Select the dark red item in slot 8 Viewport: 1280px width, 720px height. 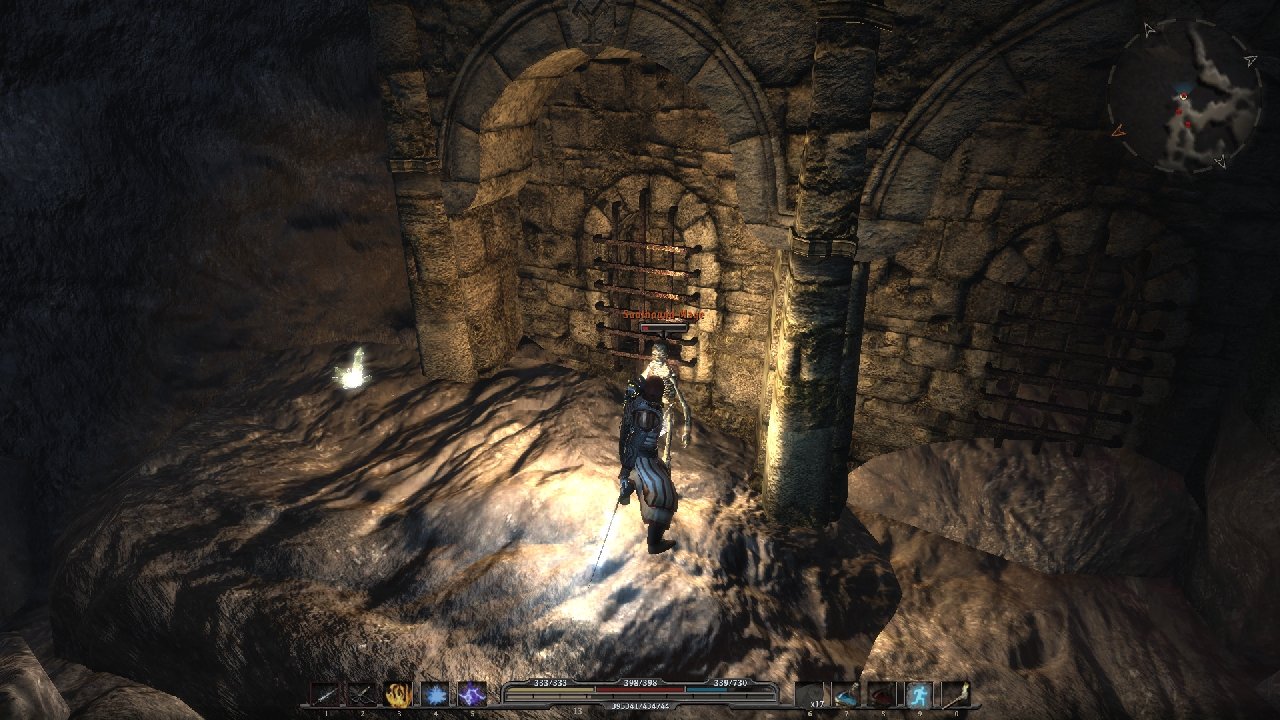[883, 694]
